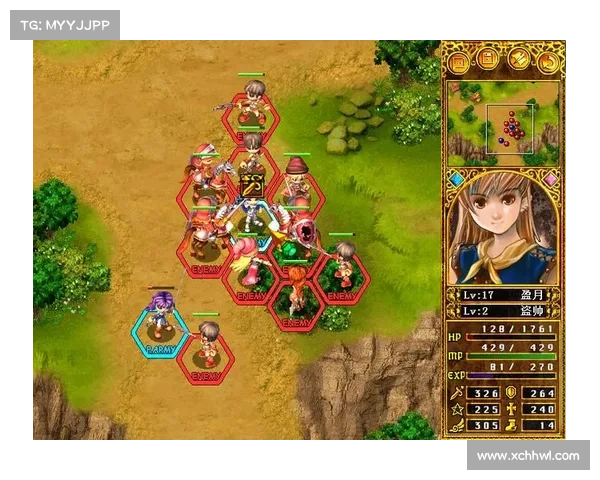This screenshot has height=480, width=600.
Task: Click the cyan diamond gem above portrait
Action: [456, 180]
